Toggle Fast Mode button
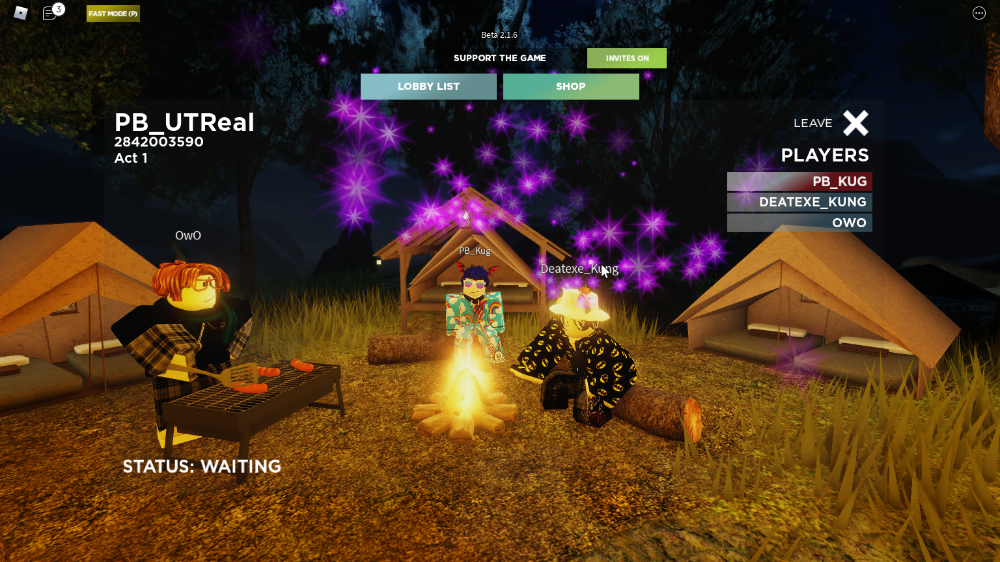The height and width of the screenshot is (562, 1000). click(113, 14)
